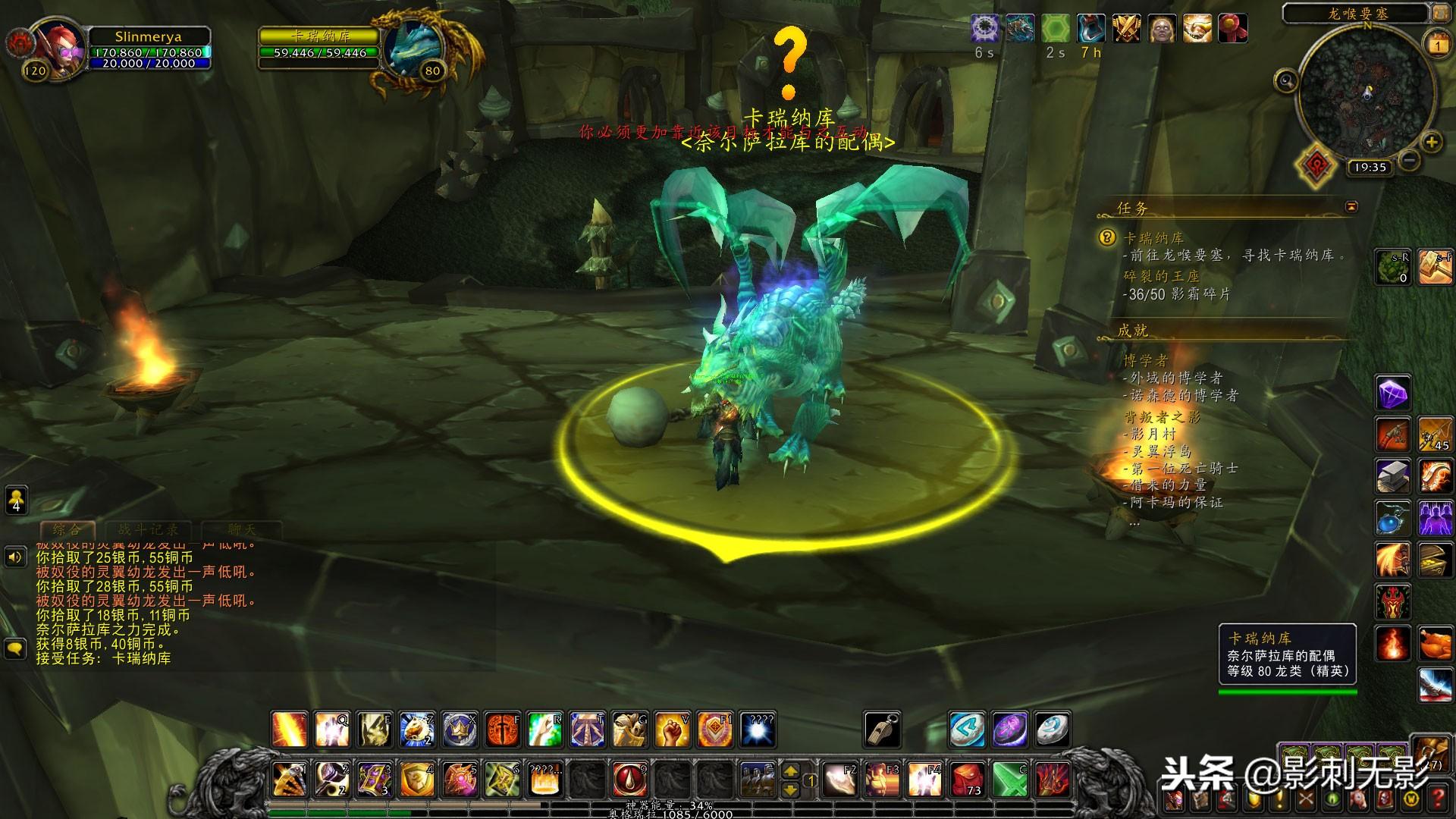Viewport: 1456px width, 819px height.
Task: Switch to the 战斗记录 chat tab
Action: [149, 530]
